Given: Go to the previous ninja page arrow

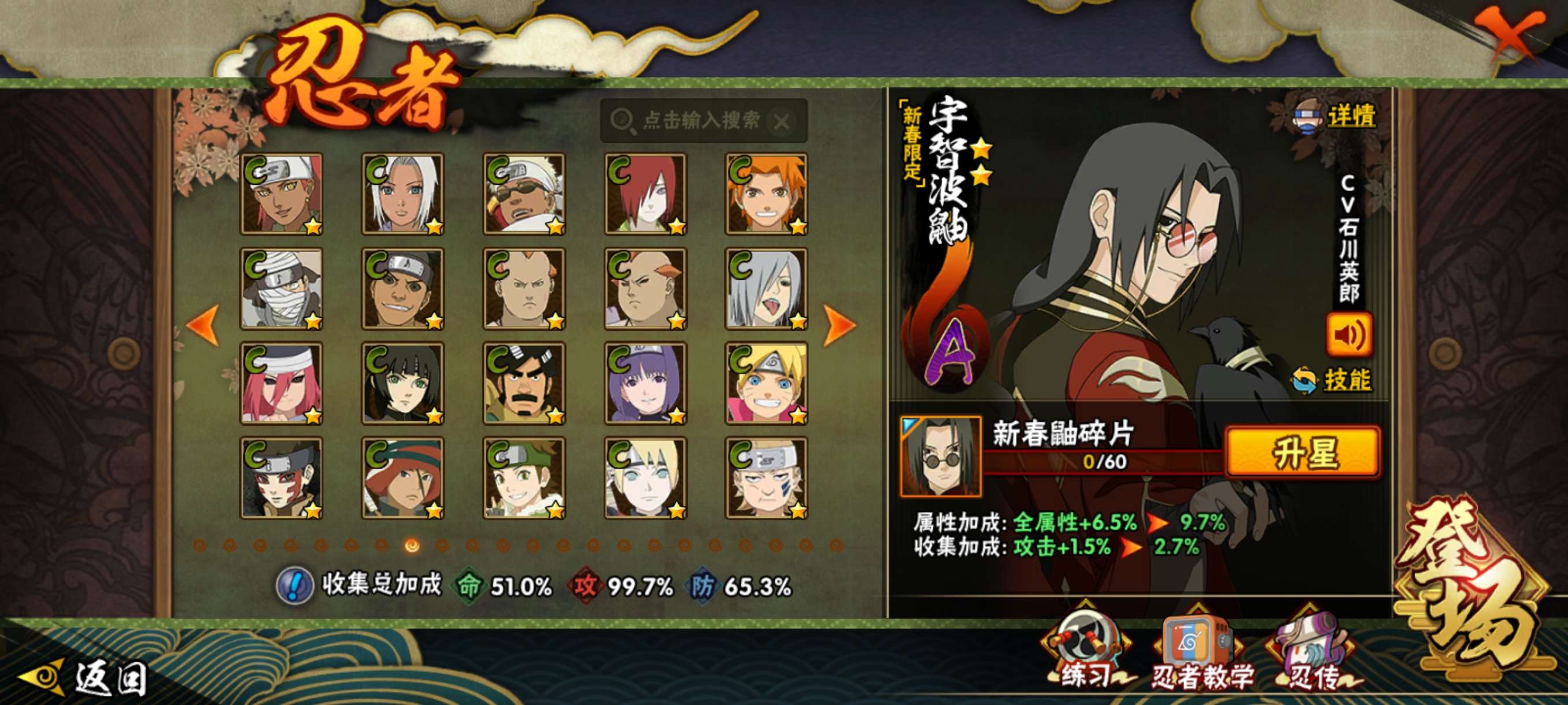Looking at the screenshot, I should 204,324.
